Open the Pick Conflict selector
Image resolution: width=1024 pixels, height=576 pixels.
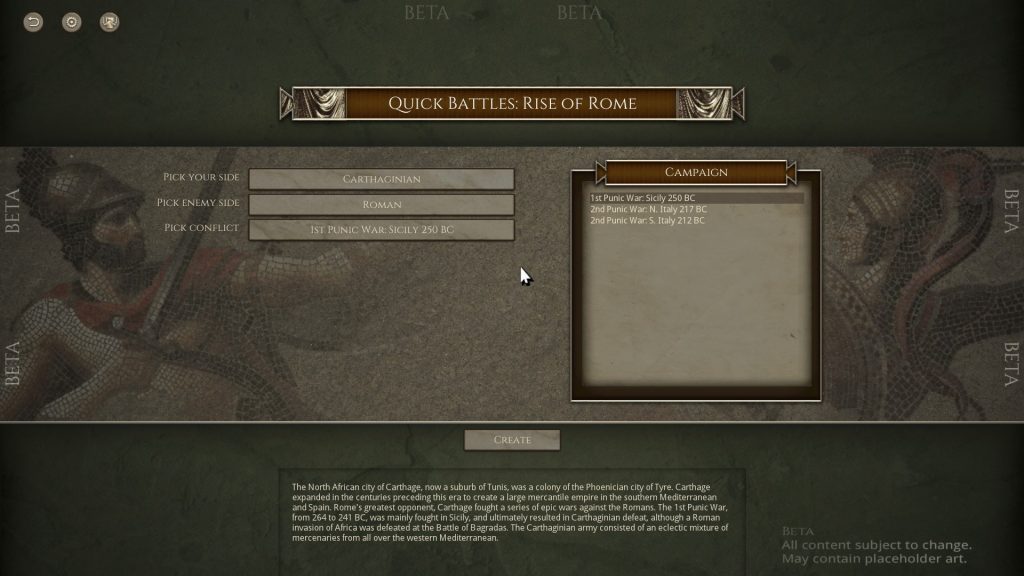381,230
